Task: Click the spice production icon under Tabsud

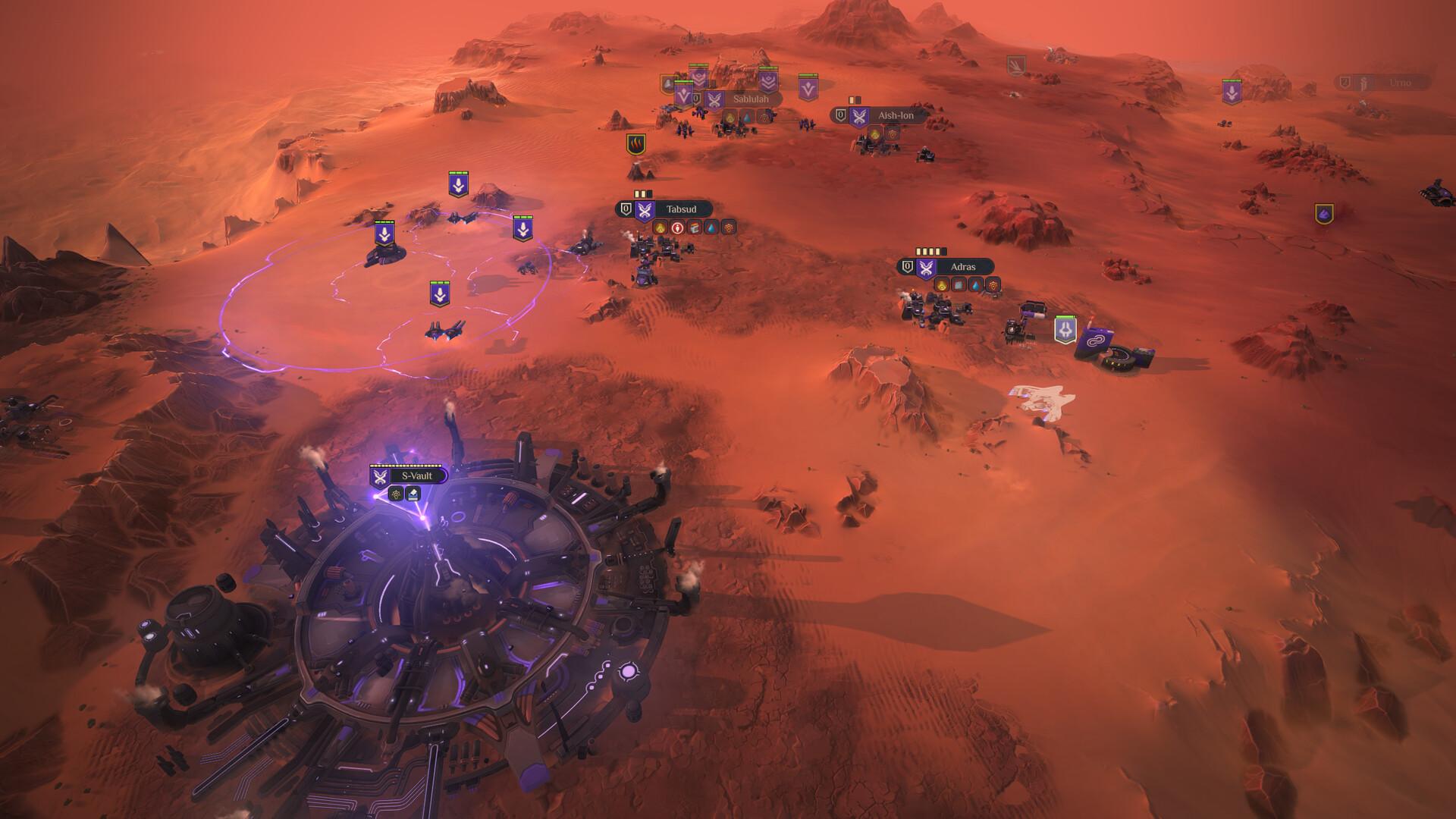Action: [660, 229]
